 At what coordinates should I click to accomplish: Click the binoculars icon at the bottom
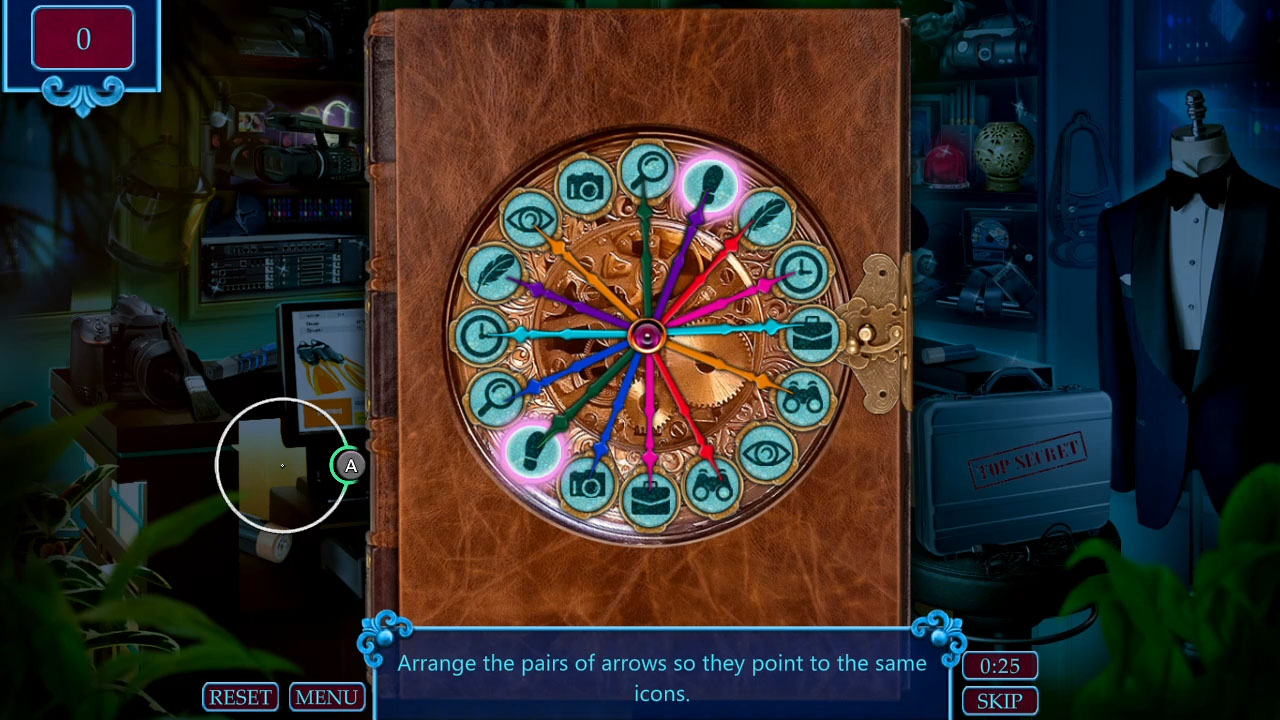[x=714, y=483]
